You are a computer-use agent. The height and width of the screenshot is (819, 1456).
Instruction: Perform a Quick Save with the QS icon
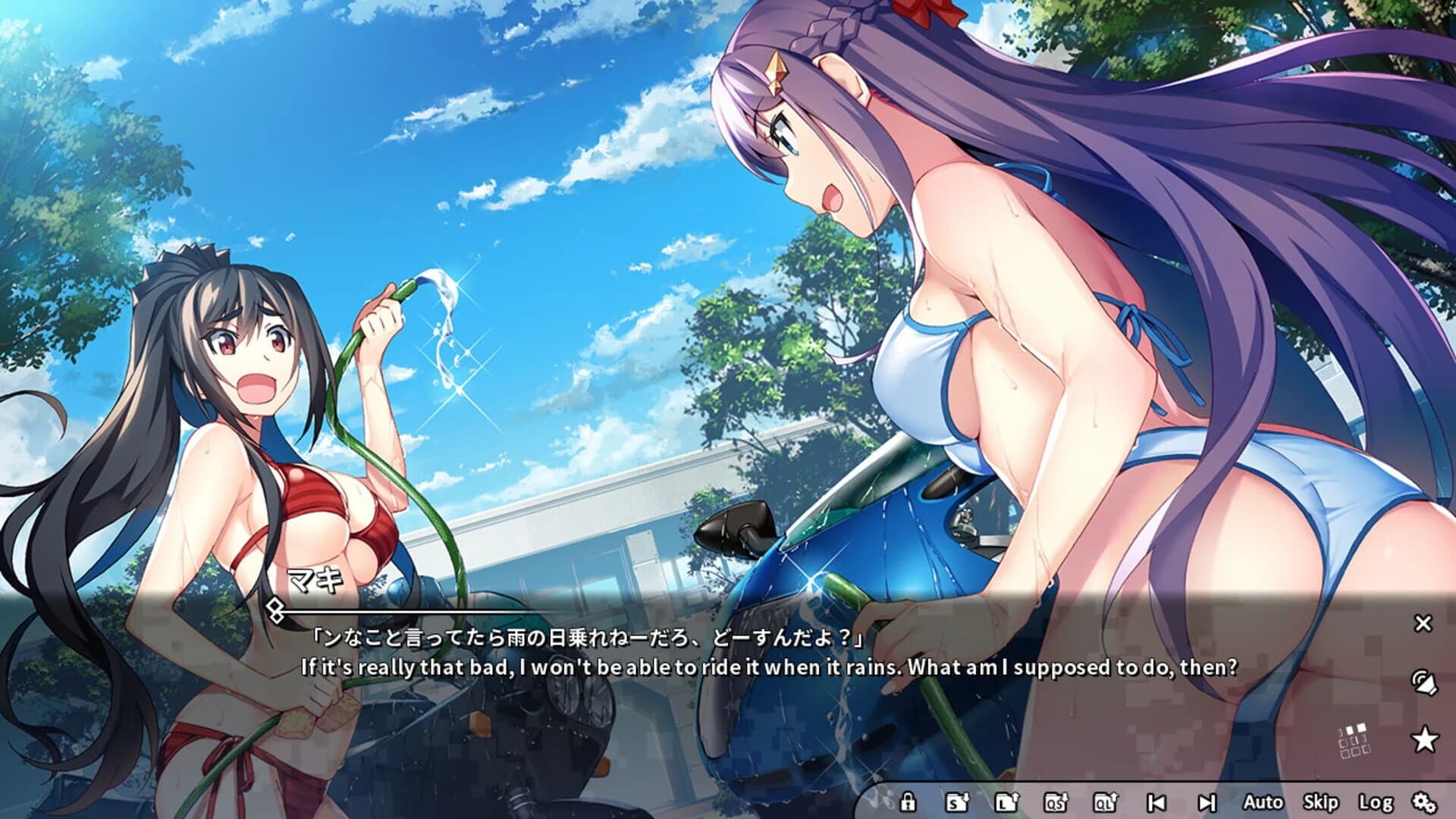[x=1055, y=802]
